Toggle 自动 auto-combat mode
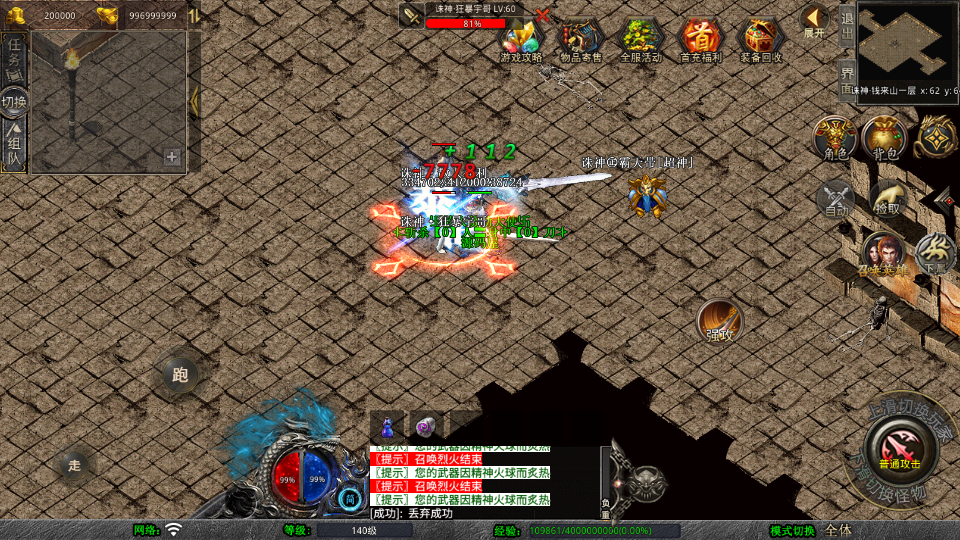Viewport: 960px width, 540px height. 836,198
